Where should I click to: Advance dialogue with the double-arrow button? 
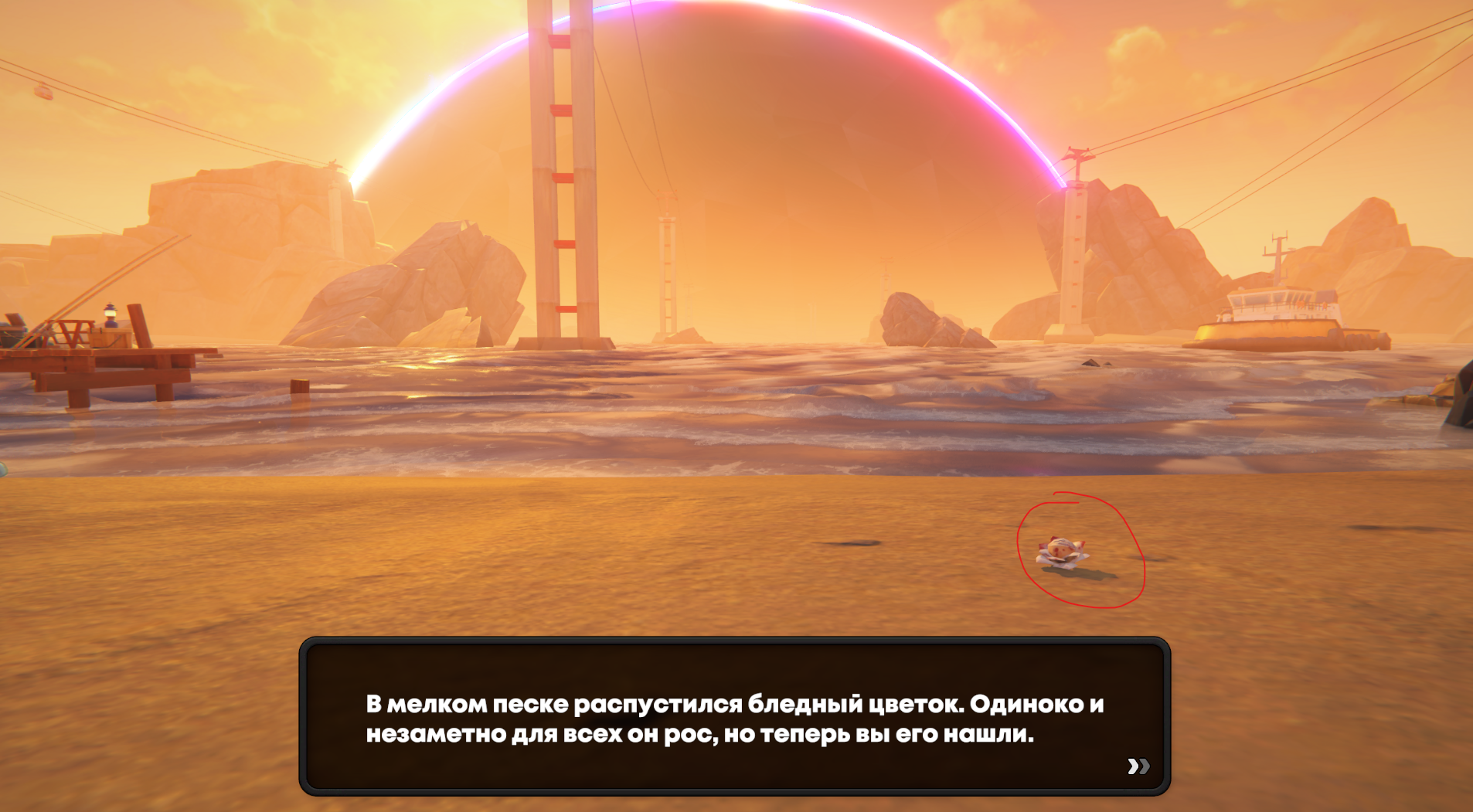[x=1138, y=766]
